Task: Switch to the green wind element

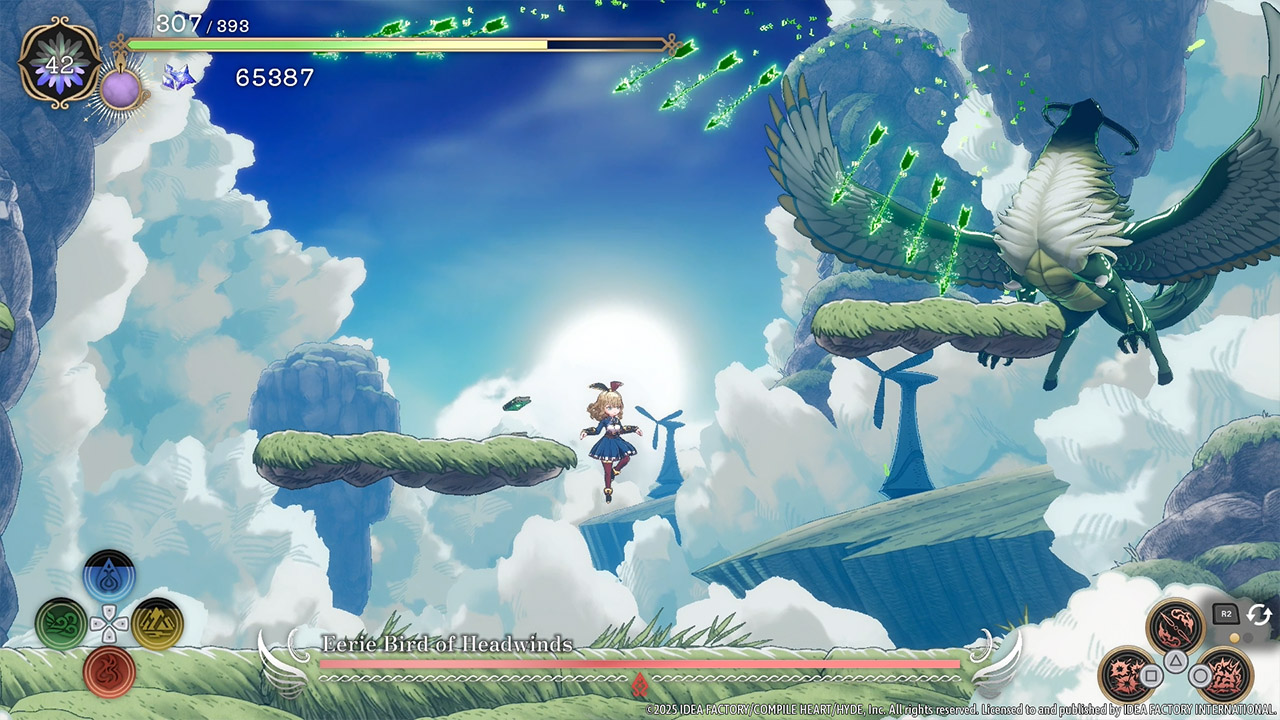Action: click(61, 625)
